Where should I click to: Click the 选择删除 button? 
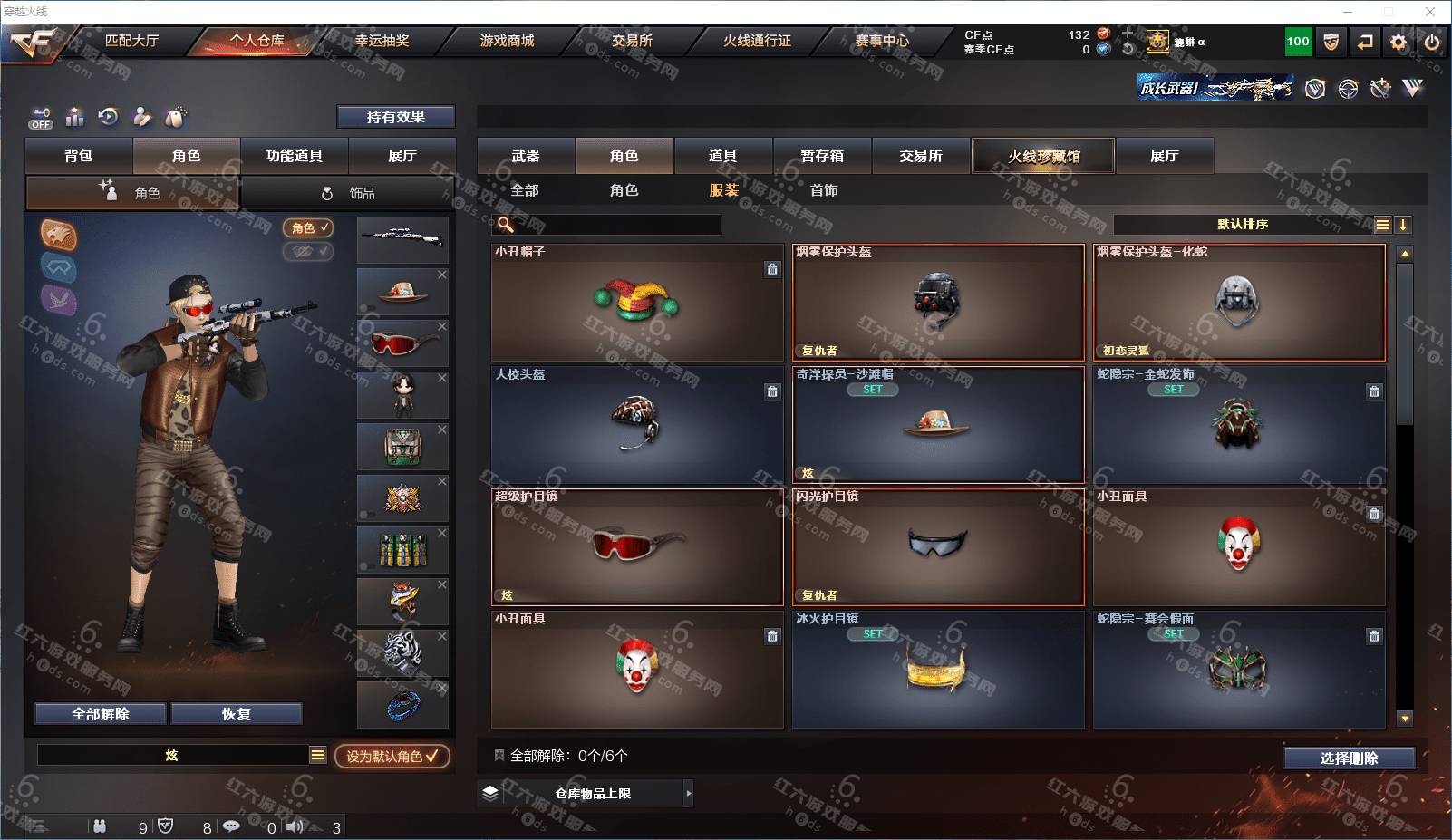[1349, 758]
